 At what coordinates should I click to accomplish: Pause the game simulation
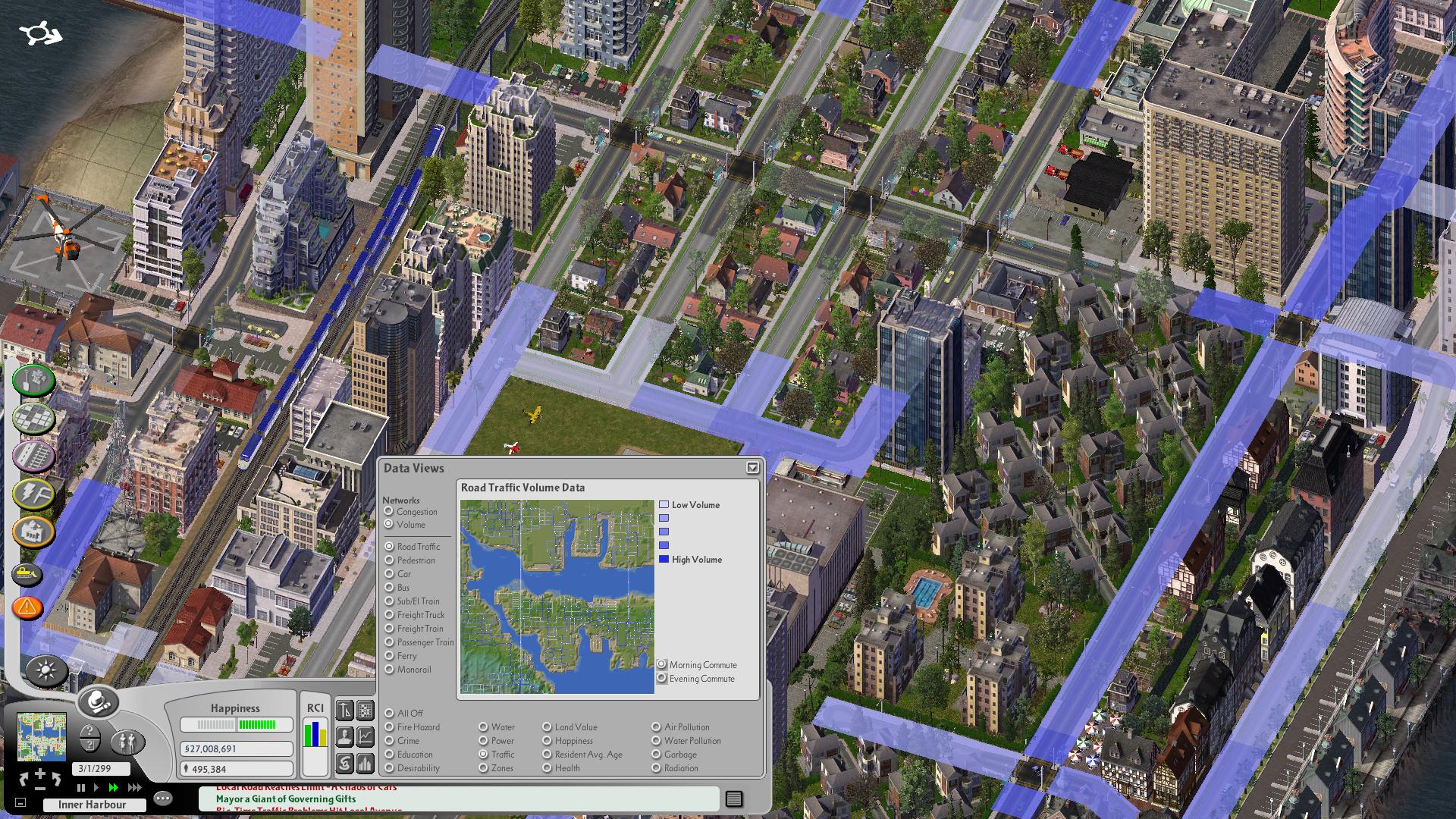coord(81,788)
